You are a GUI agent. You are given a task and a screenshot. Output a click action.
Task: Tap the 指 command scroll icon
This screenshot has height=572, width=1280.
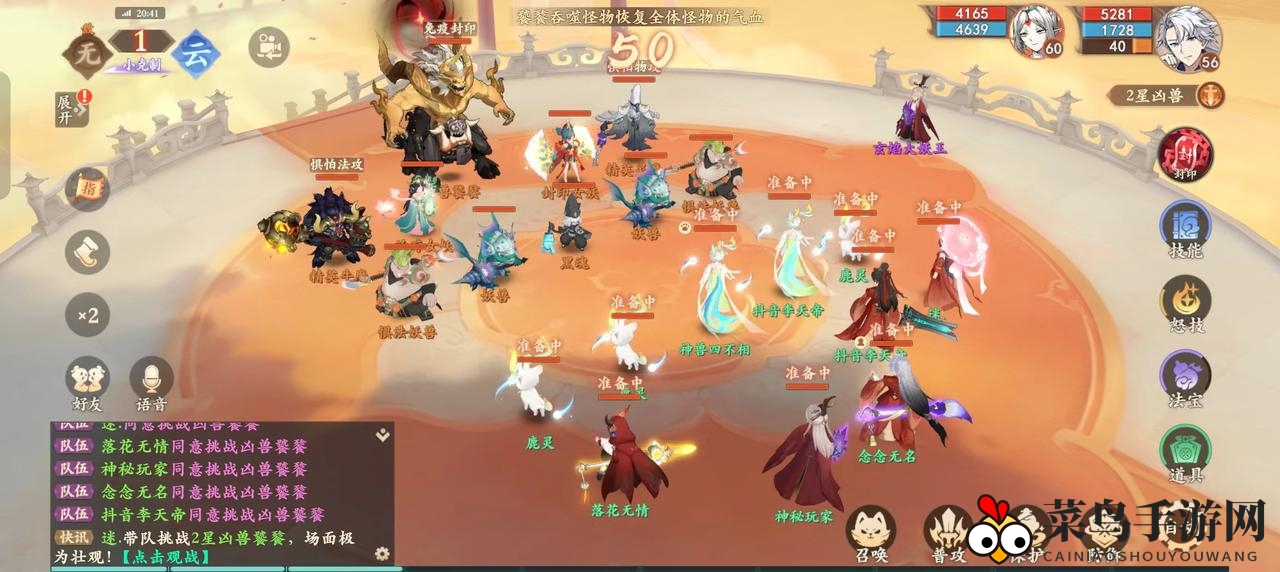tap(87, 189)
